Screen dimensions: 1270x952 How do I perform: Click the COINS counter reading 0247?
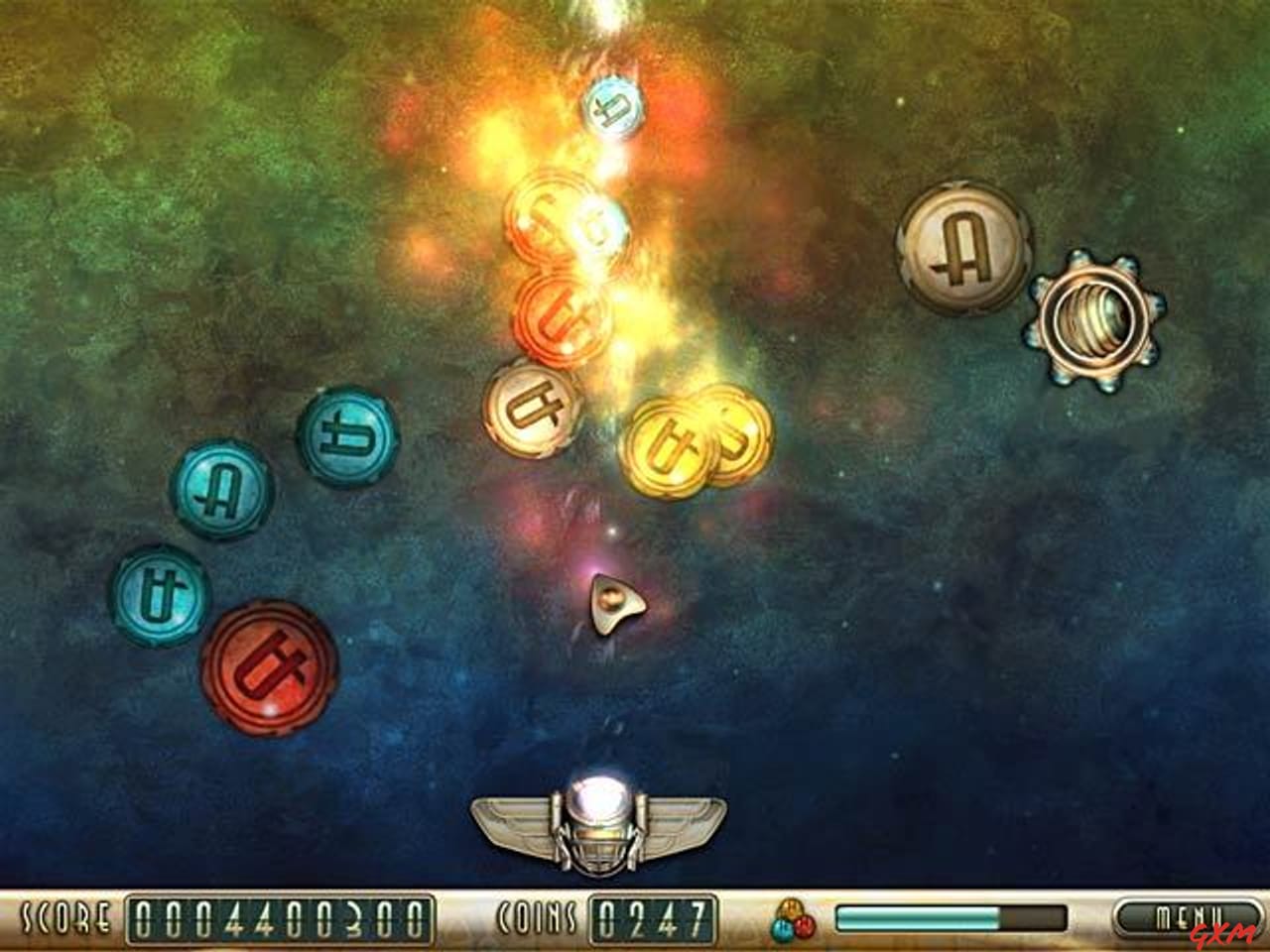coord(655,916)
